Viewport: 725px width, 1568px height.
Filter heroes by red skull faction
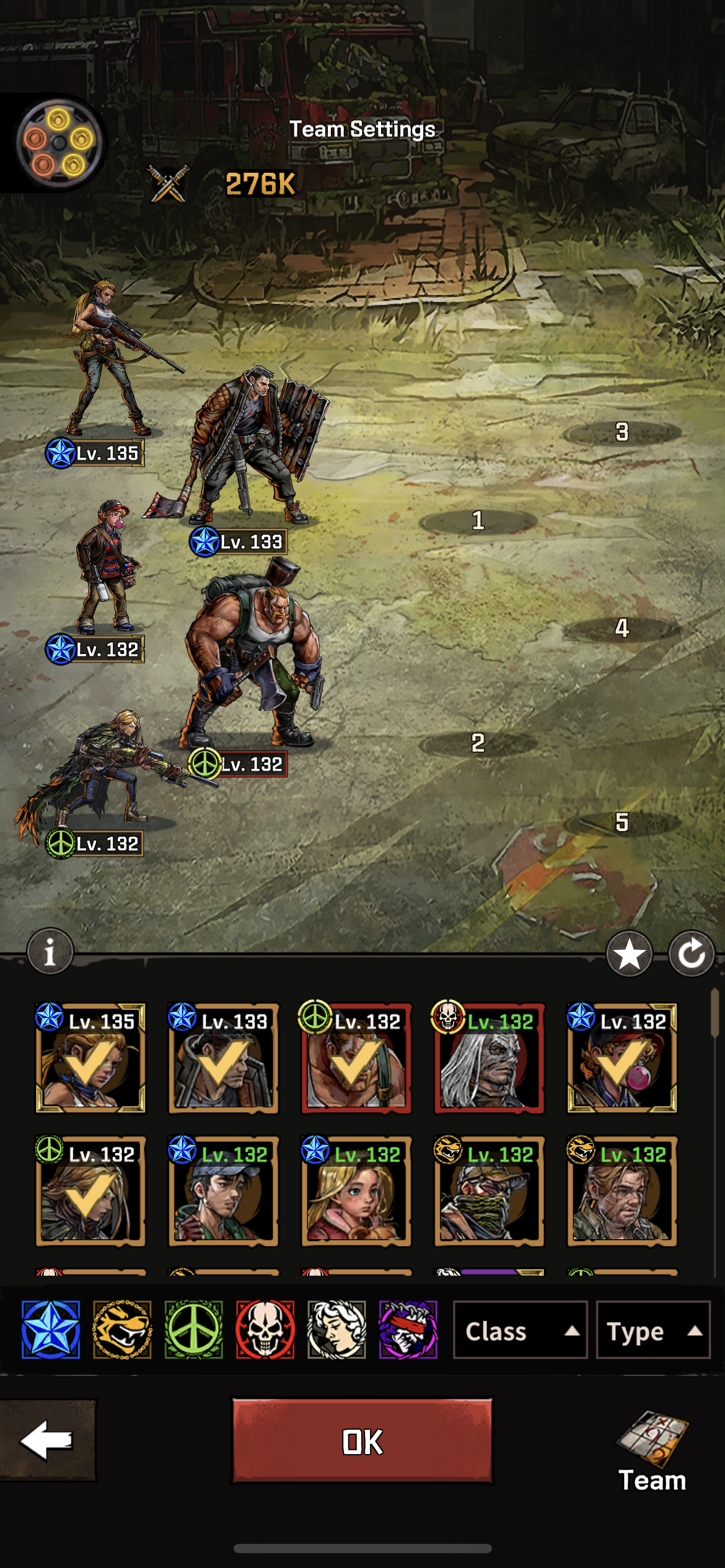265,1330
